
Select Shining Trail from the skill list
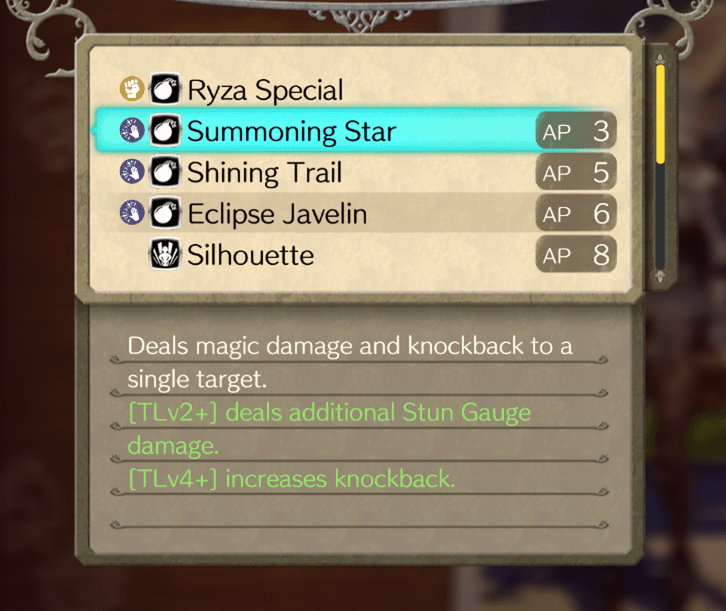pyautogui.click(x=265, y=173)
